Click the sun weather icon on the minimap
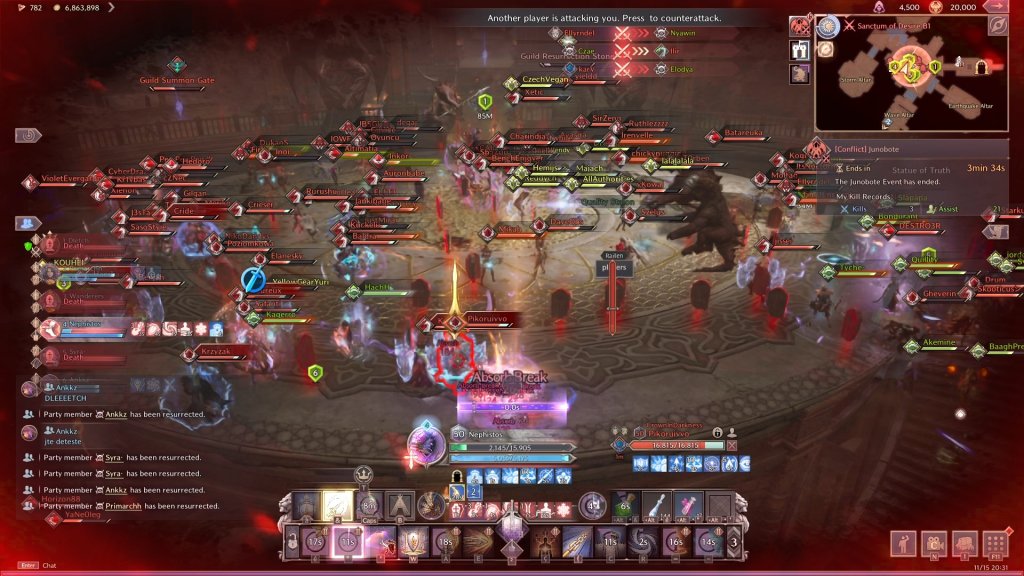Viewport: 1024px width, 576px height. (x=827, y=26)
